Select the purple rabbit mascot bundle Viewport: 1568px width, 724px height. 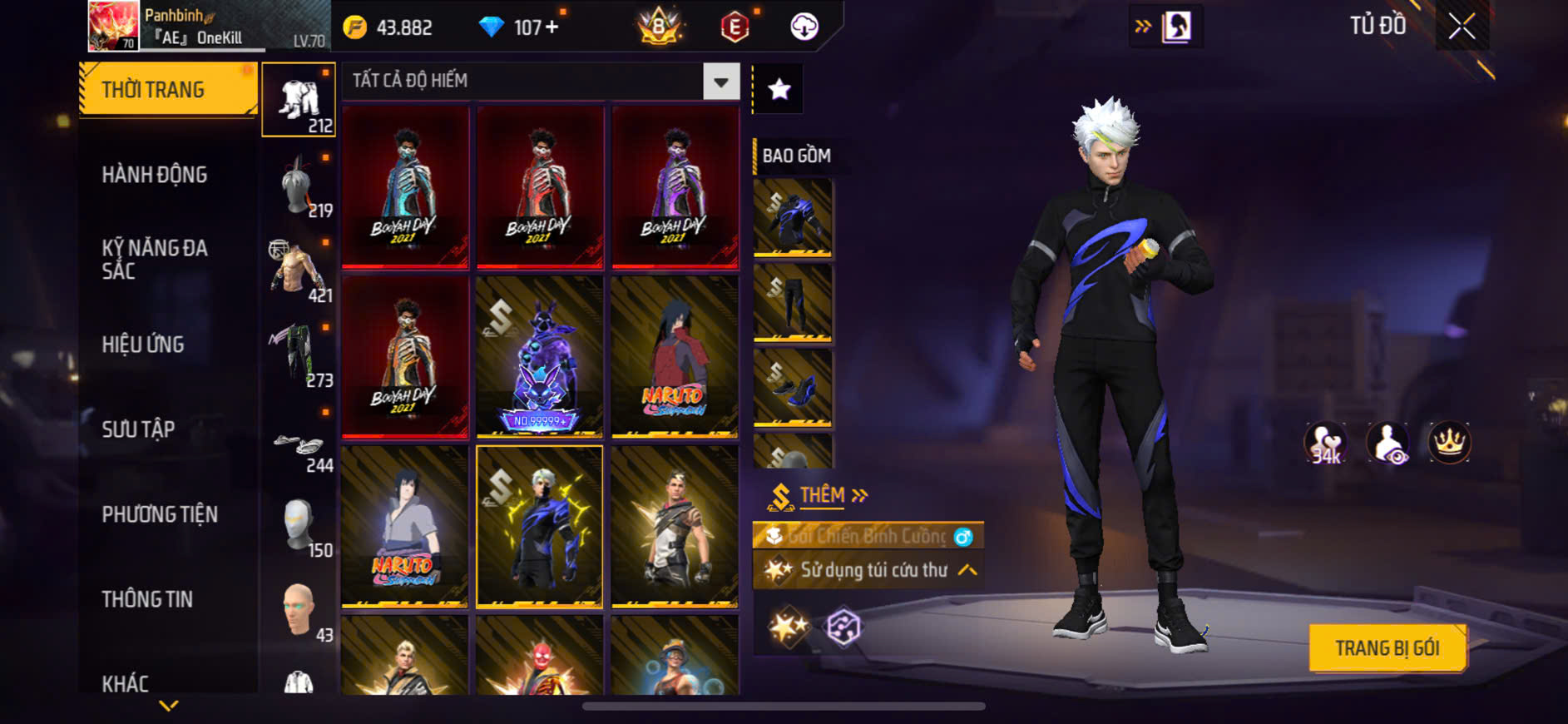(x=539, y=357)
